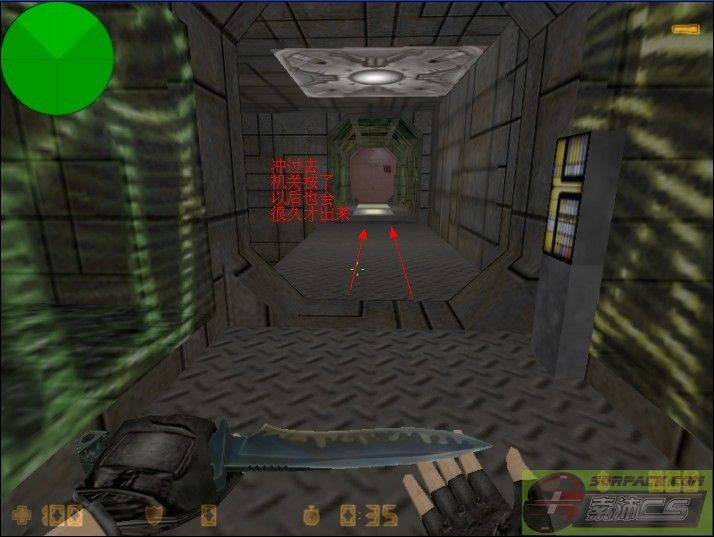Viewport: 714px width, 537px height.
Task: Click the green radar circle
Action: tap(57, 58)
